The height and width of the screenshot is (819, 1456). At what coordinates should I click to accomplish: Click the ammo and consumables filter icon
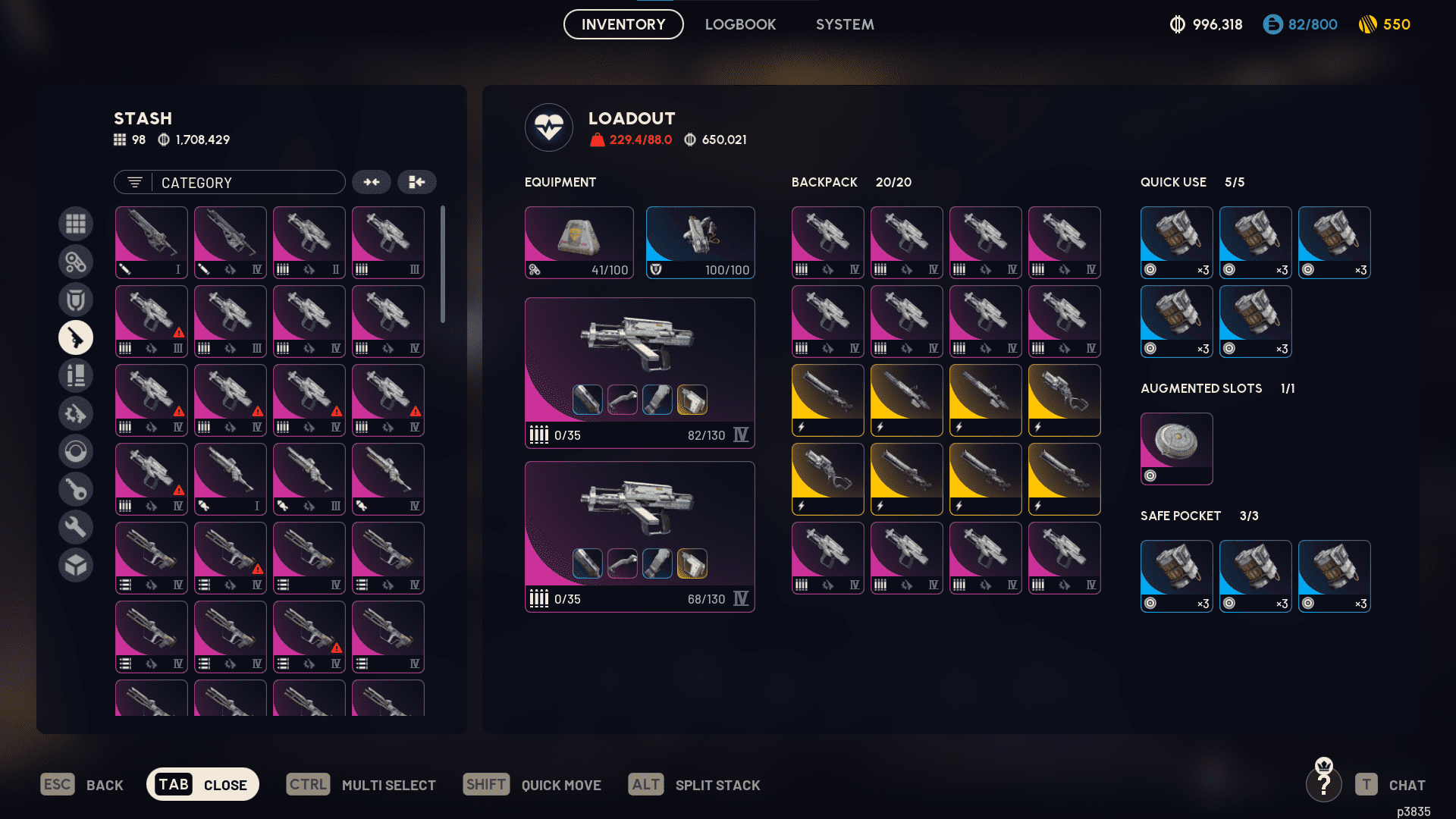[76, 375]
